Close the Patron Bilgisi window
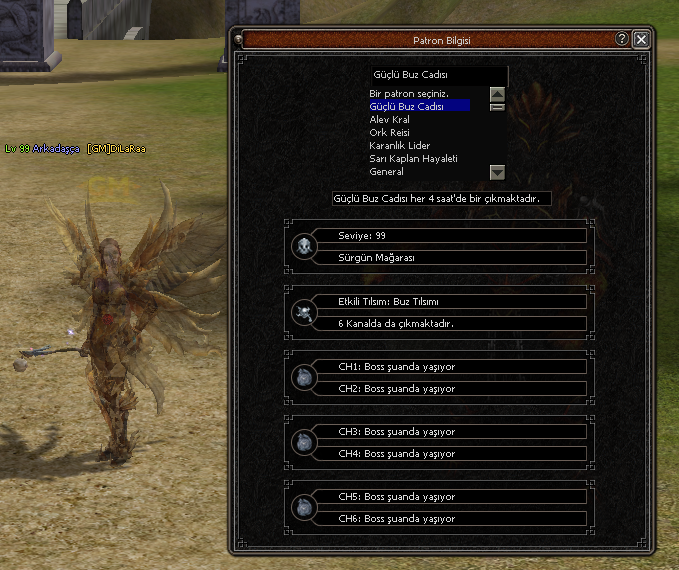Image resolution: width=679 pixels, height=570 pixels. [x=641, y=40]
